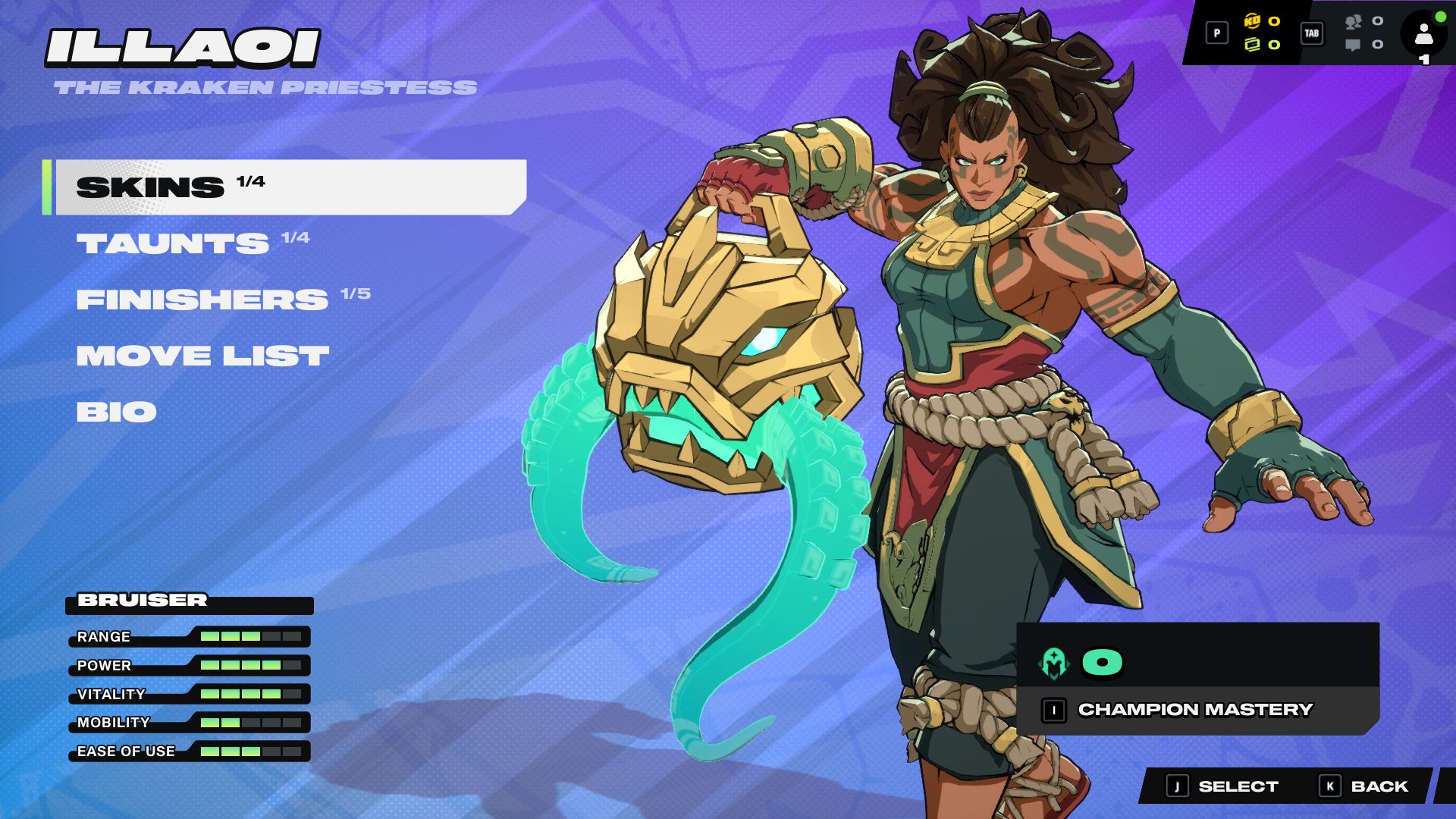
Task: Choose the Finishers menu entry
Action: click(x=202, y=300)
